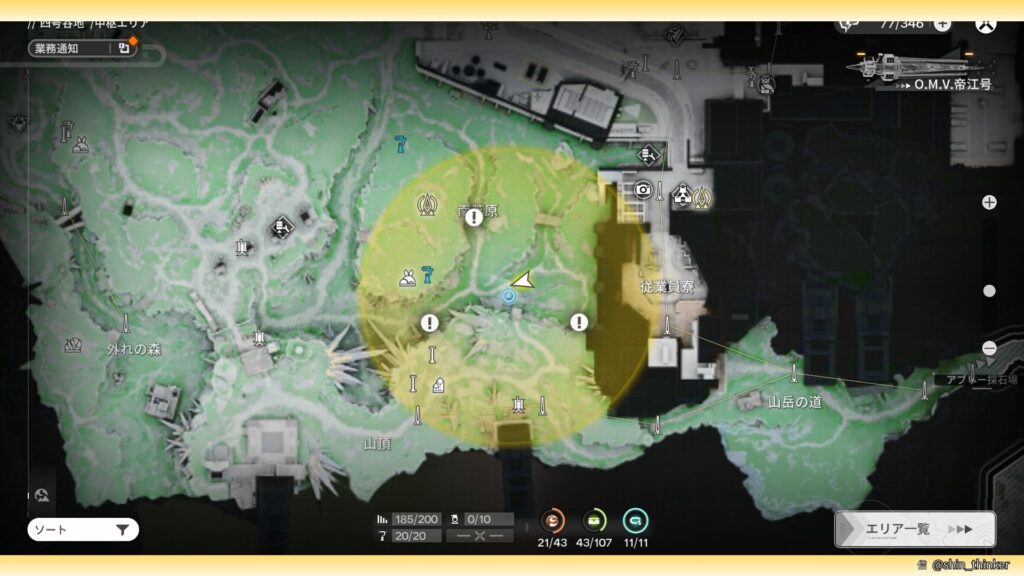
Task: Select the blue teleport point beside the player arrow
Action: pyautogui.click(x=509, y=297)
